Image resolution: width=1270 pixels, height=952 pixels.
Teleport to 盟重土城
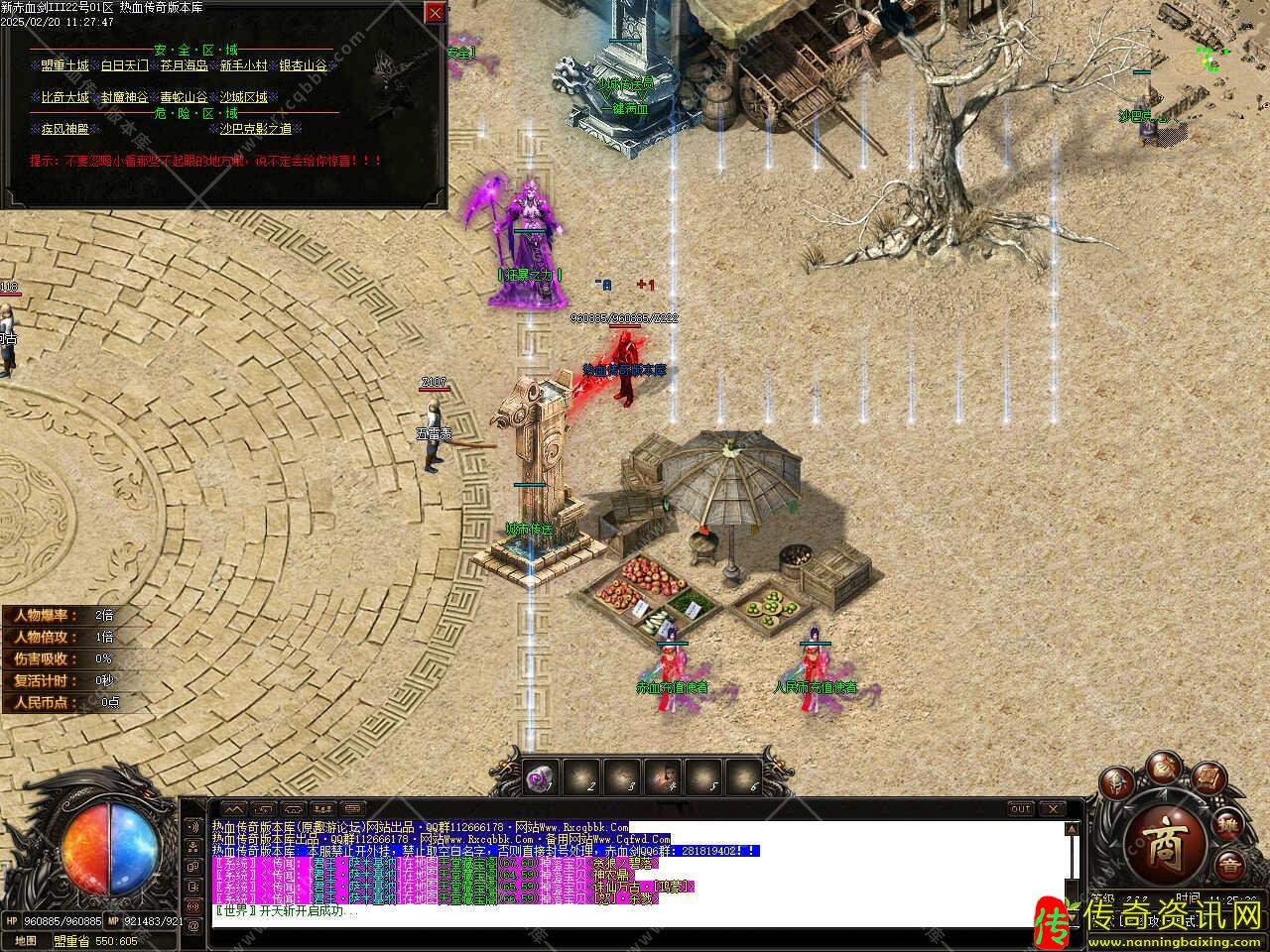click(x=65, y=65)
